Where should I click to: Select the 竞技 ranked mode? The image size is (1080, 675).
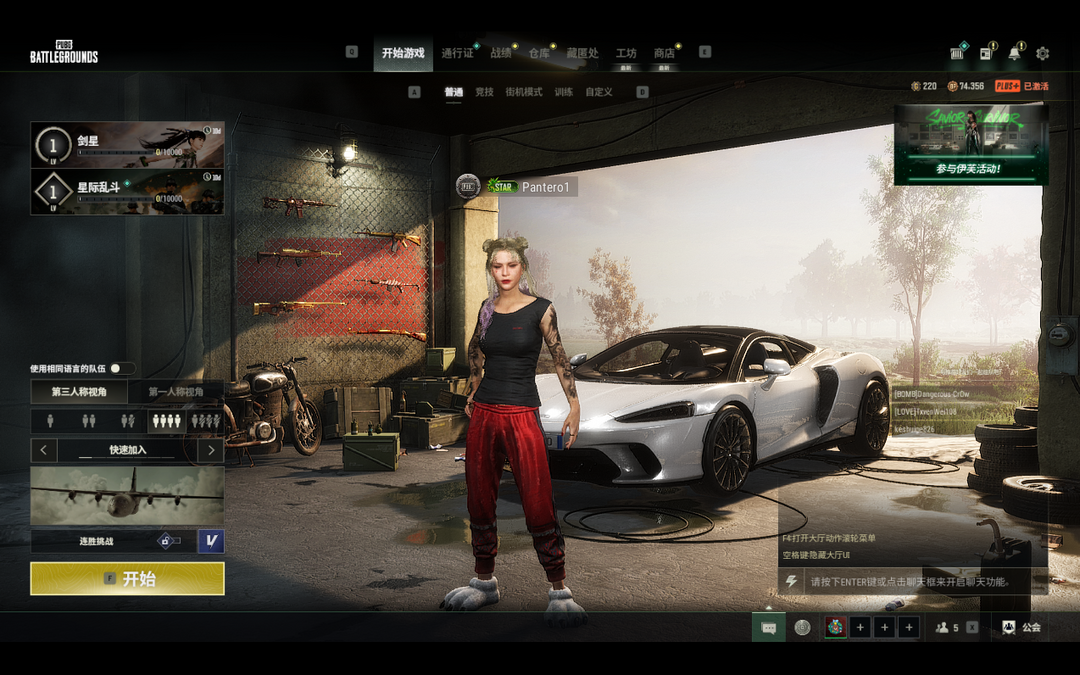coord(484,92)
